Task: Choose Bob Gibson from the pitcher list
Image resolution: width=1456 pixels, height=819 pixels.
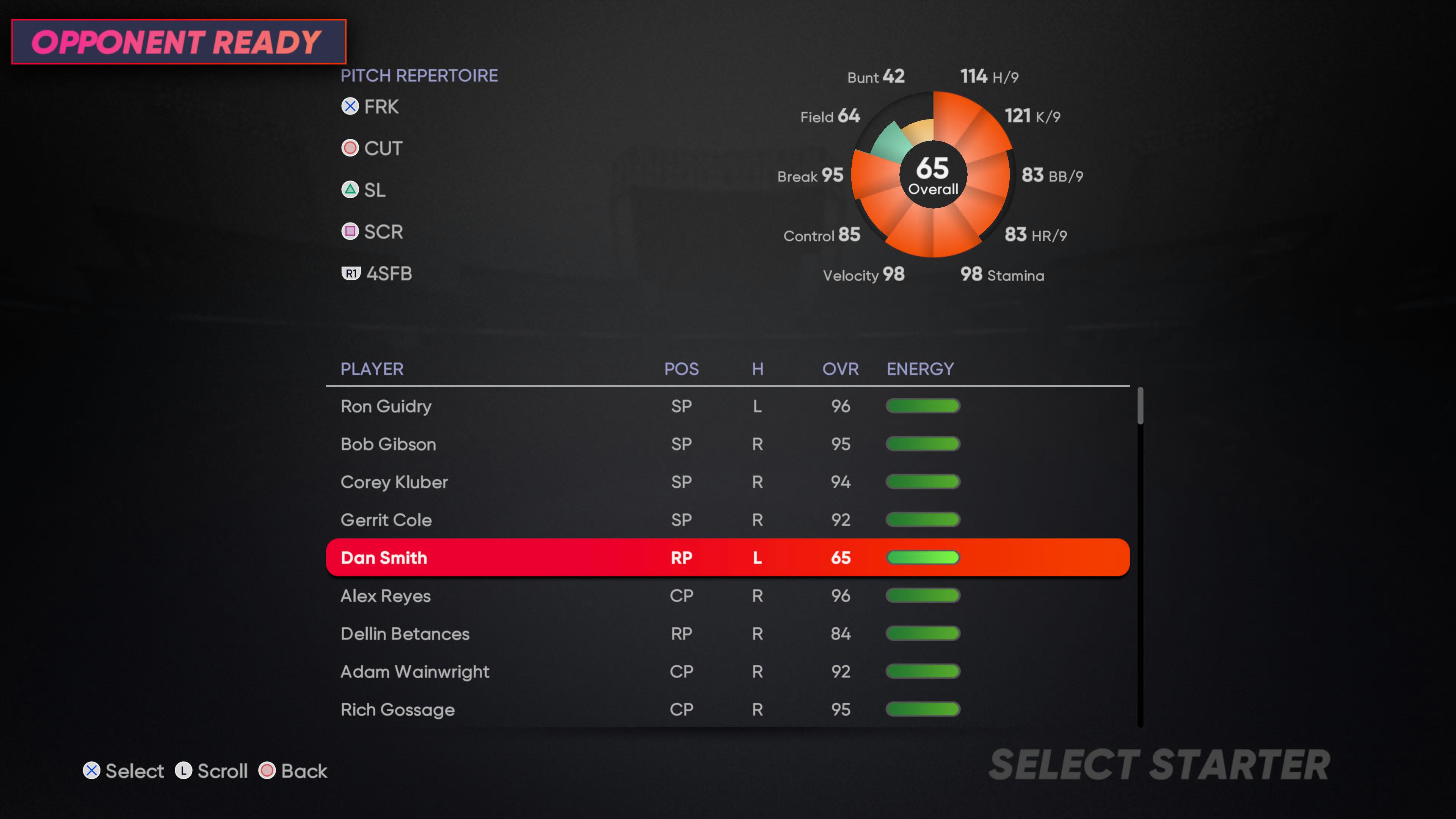Action: (388, 444)
